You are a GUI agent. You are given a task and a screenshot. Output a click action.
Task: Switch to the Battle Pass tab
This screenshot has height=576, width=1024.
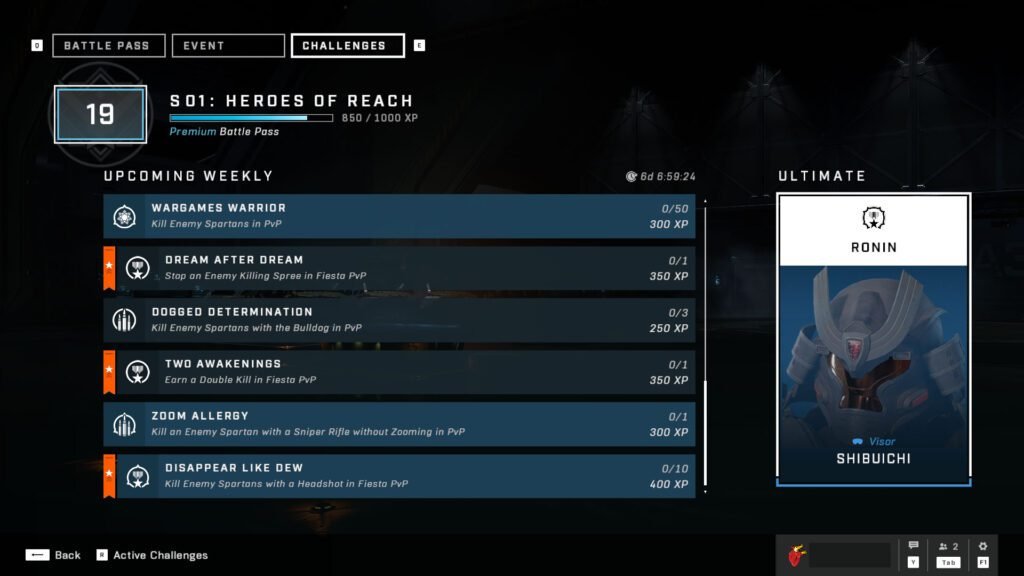click(108, 46)
